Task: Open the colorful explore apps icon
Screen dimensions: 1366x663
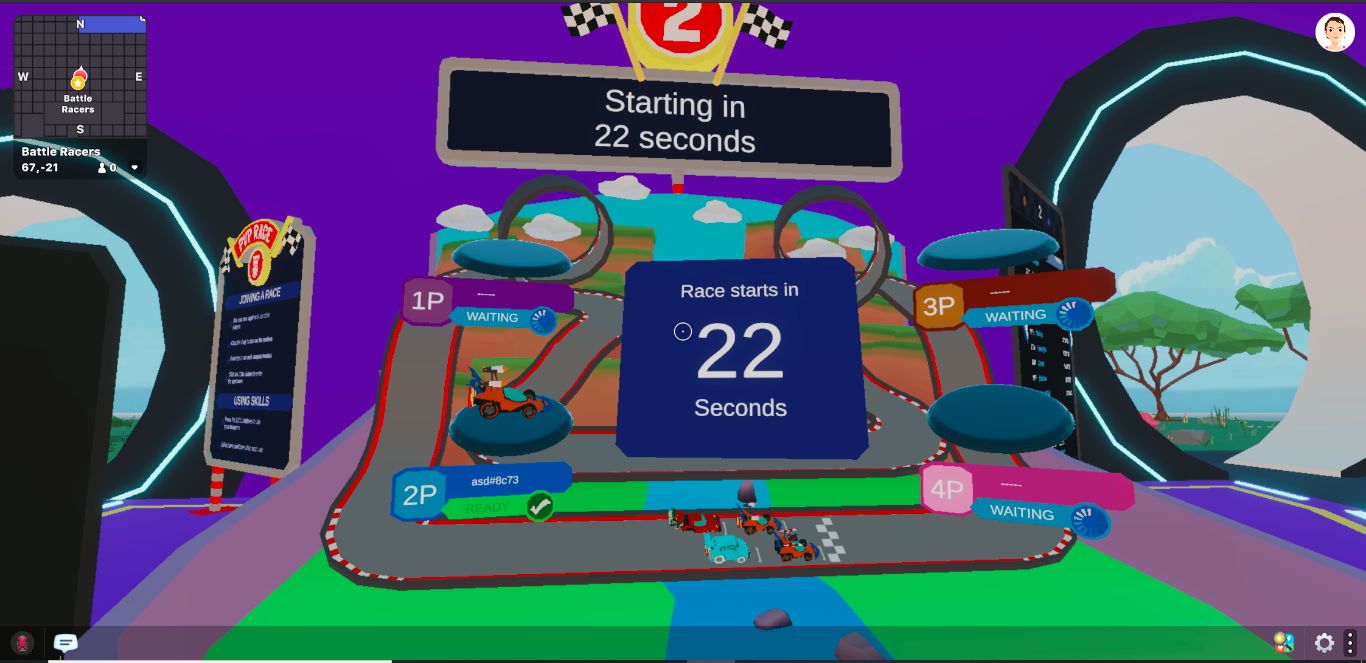Action: [x=1284, y=643]
